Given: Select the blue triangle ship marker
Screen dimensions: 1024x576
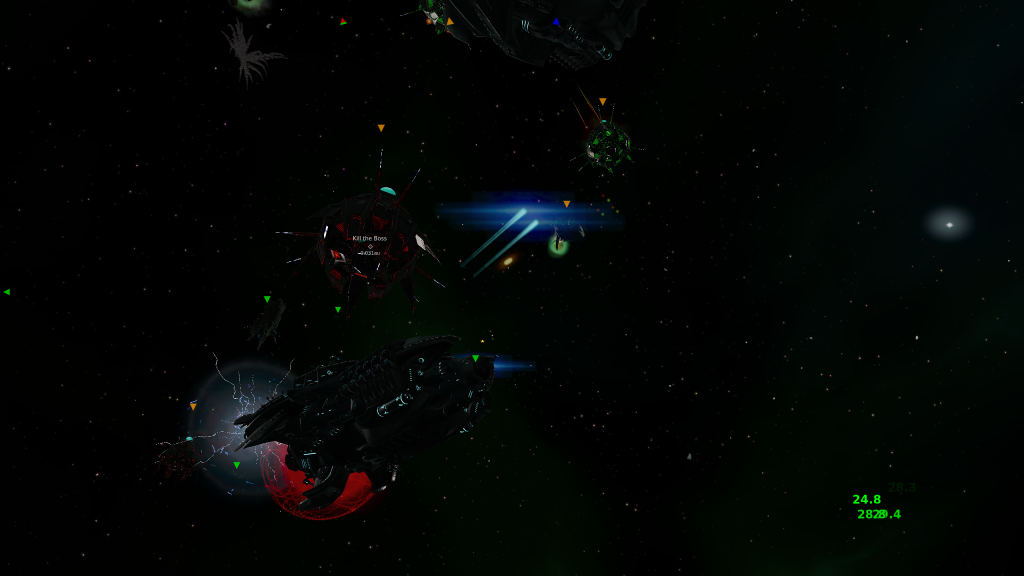Looking at the screenshot, I should point(556,21).
